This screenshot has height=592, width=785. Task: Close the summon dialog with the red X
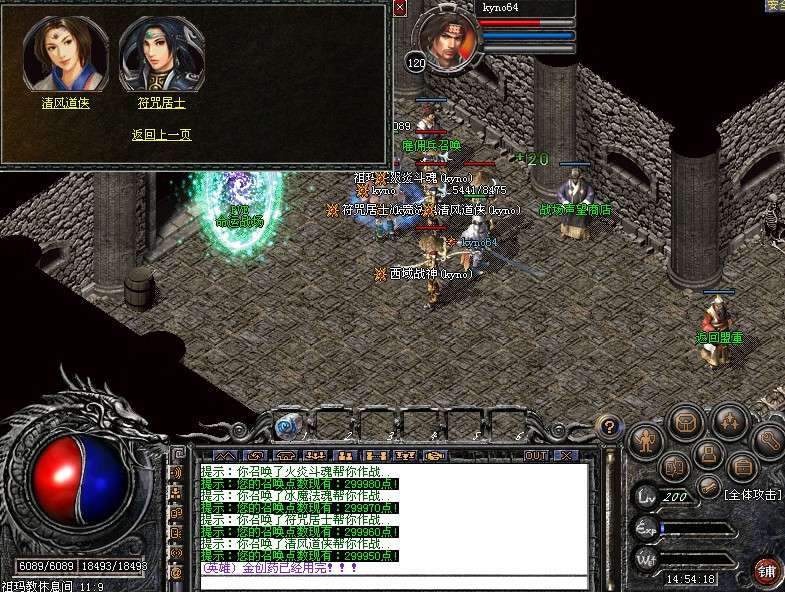point(400,8)
